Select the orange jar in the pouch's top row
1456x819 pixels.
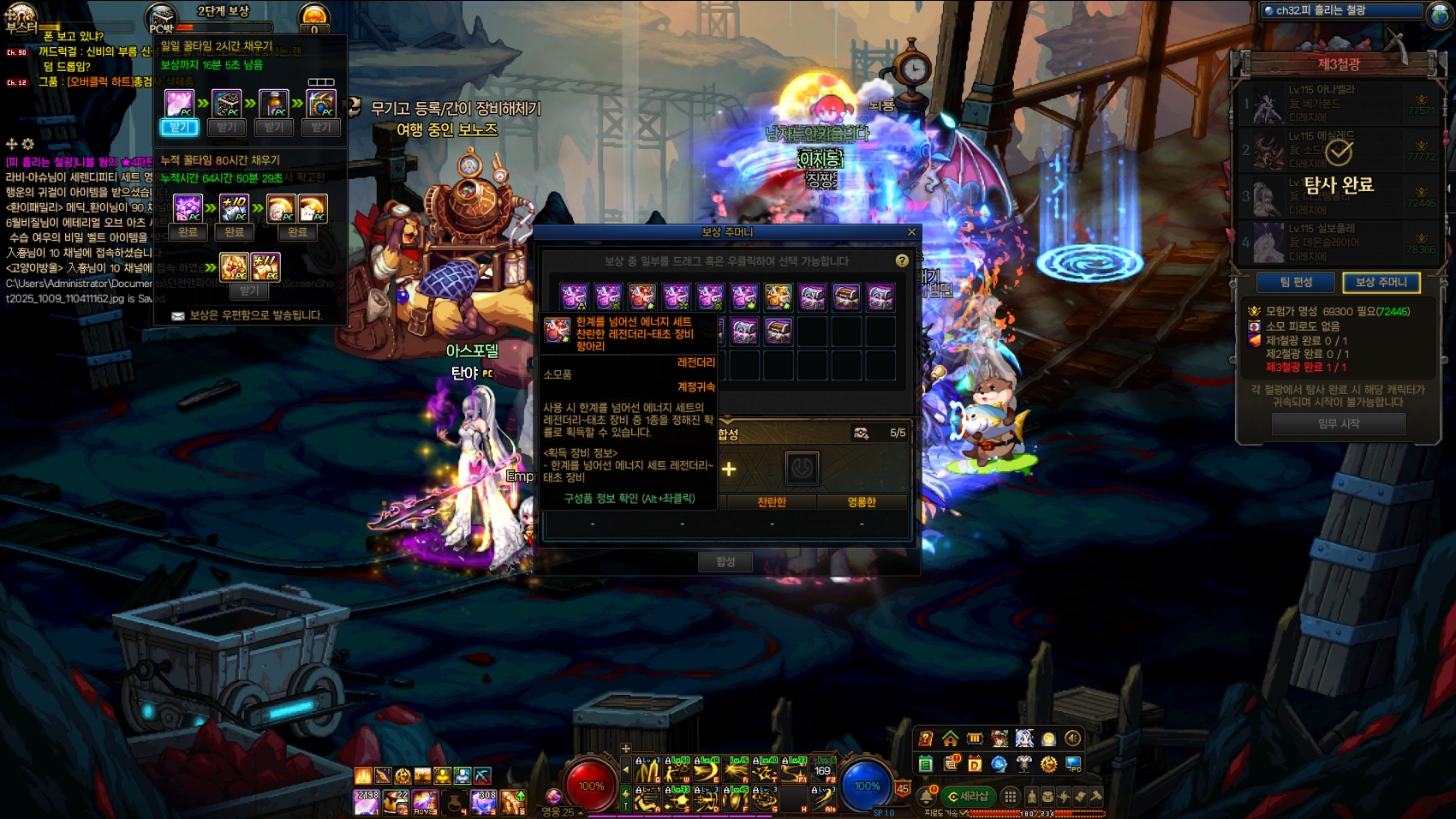(x=778, y=297)
